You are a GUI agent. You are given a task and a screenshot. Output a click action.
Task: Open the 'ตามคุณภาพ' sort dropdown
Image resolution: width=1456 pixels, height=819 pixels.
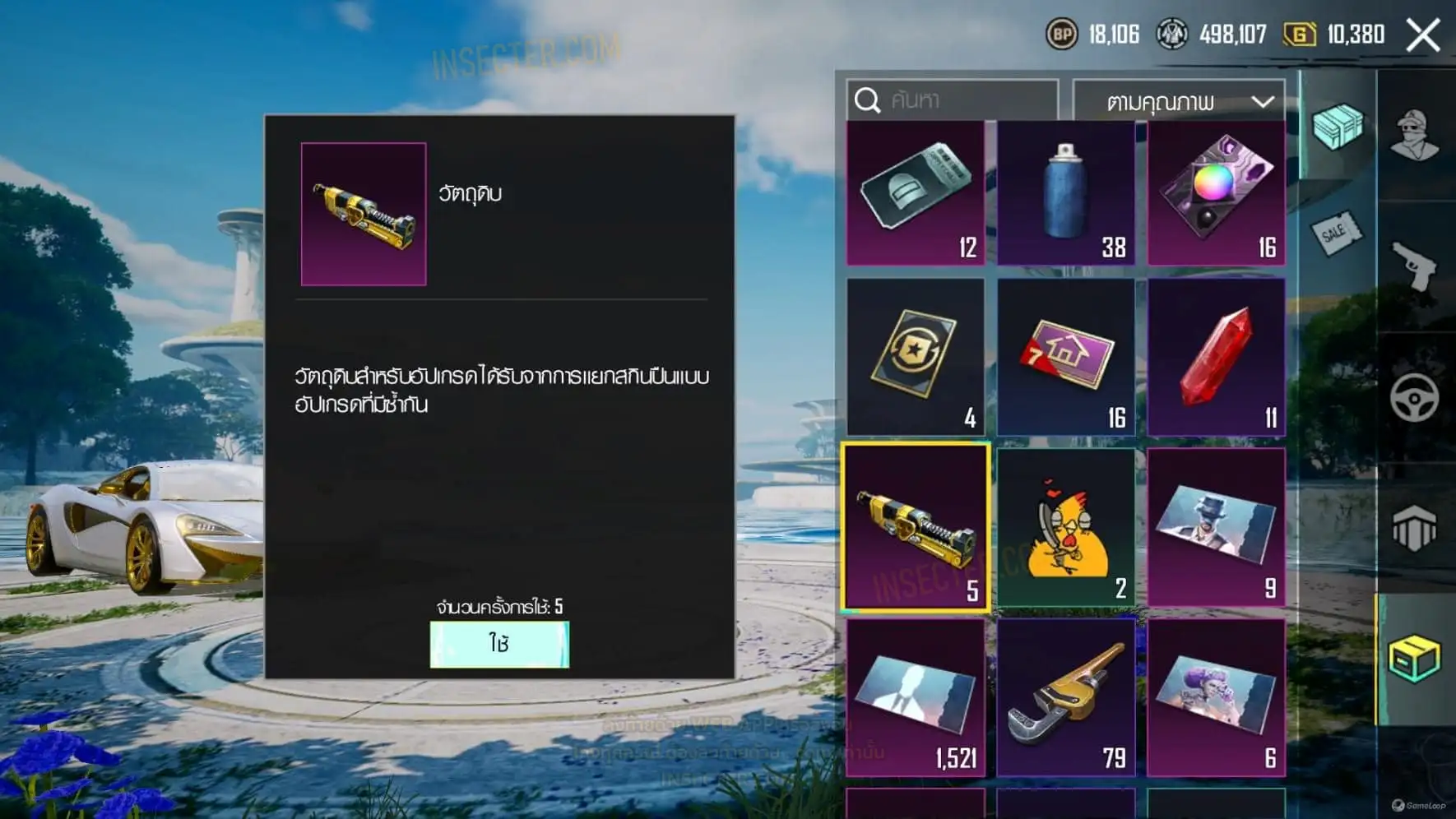click(x=1179, y=102)
